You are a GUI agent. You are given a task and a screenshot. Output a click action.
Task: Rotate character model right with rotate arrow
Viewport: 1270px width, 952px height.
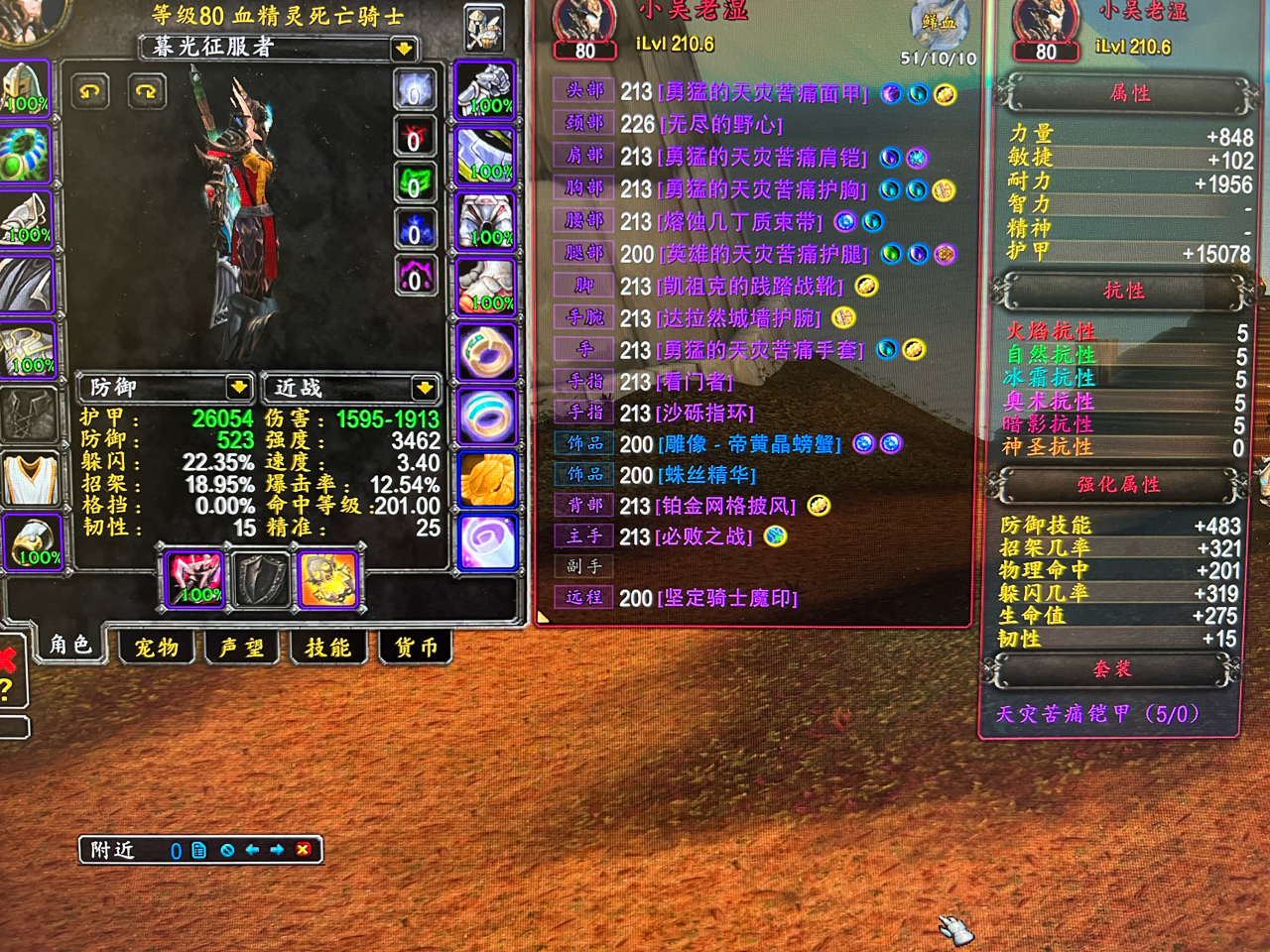tap(145, 92)
